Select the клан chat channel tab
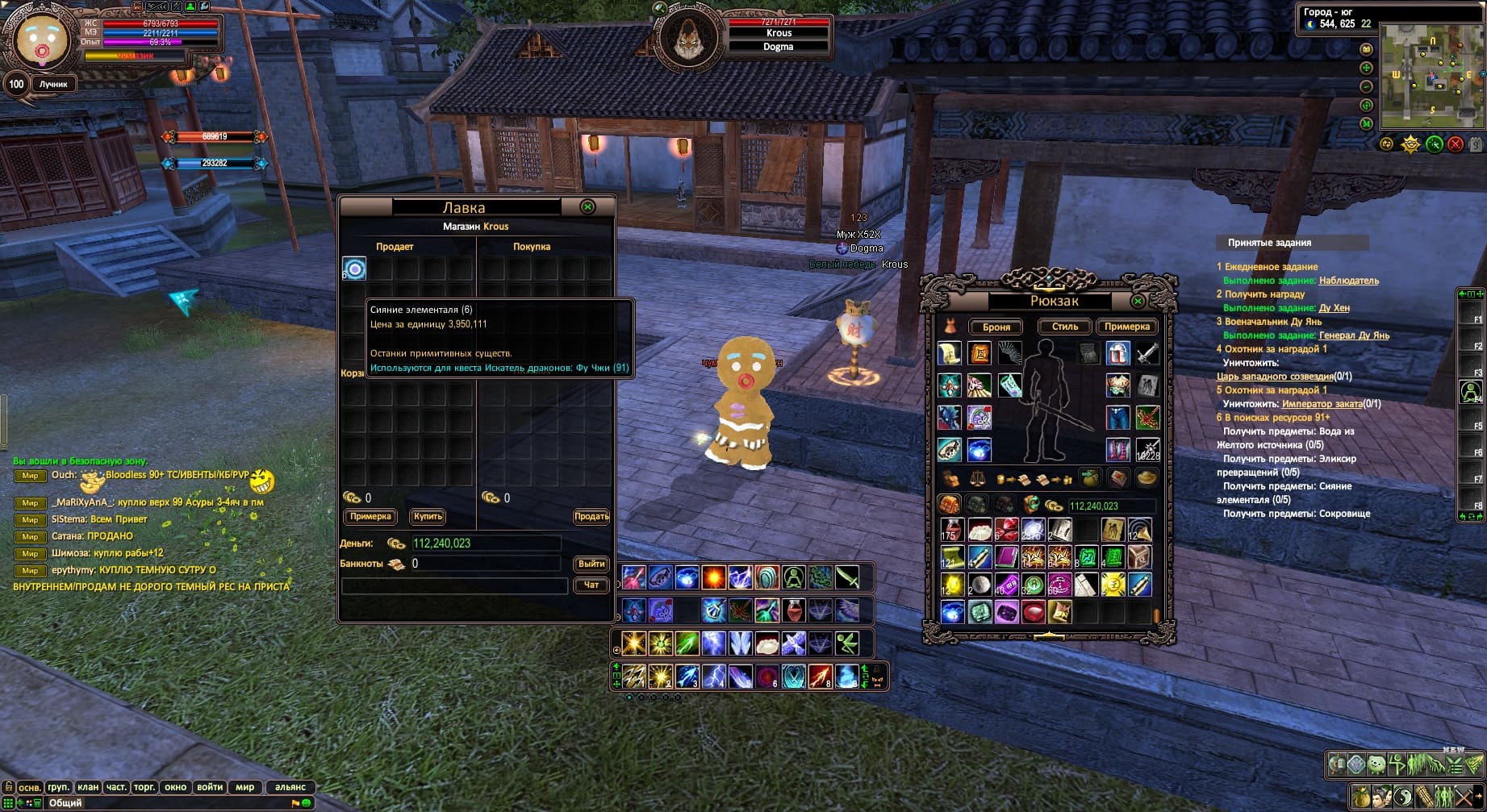Screen dimensions: 1487x812 click(88, 787)
